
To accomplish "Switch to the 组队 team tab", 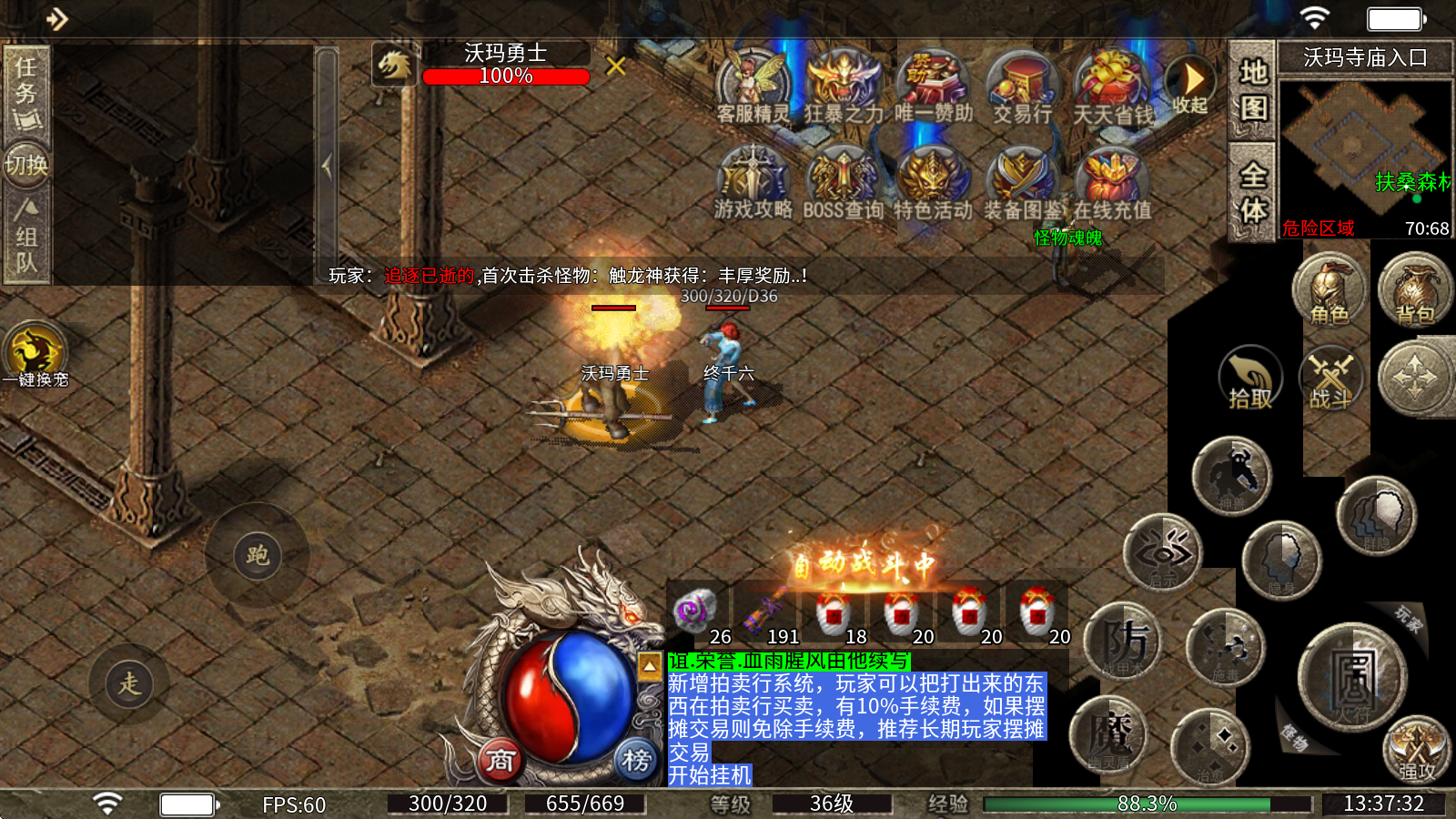I will pyautogui.click(x=26, y=238).
